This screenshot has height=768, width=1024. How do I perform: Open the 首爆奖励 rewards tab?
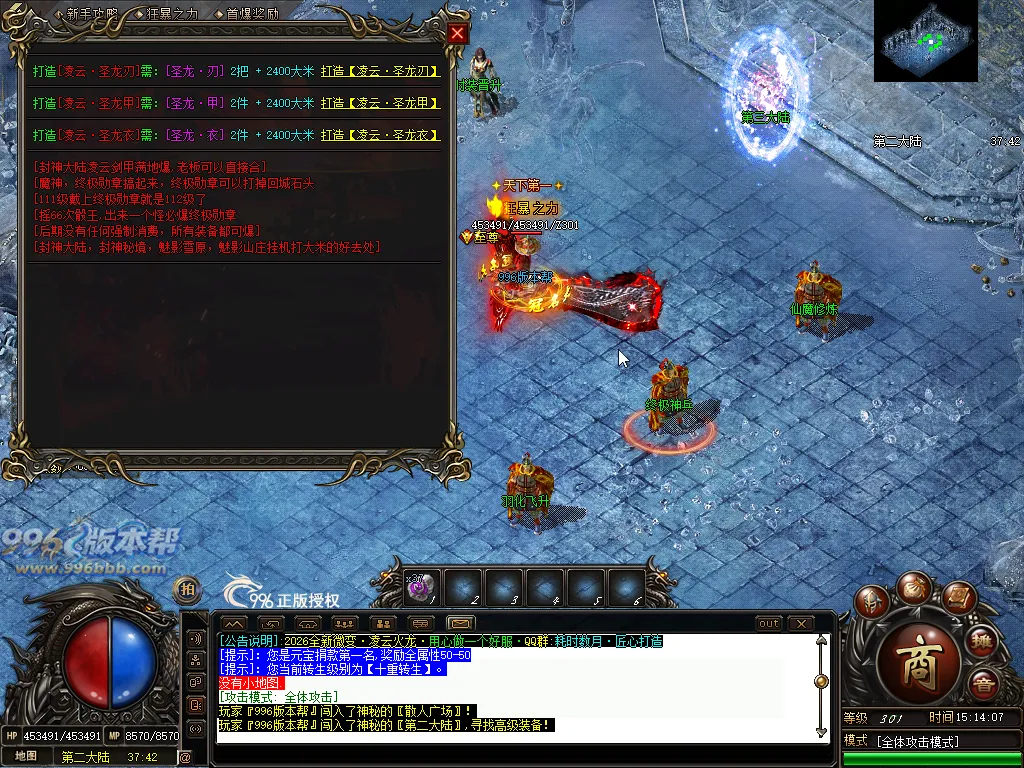tap(252, 14)
